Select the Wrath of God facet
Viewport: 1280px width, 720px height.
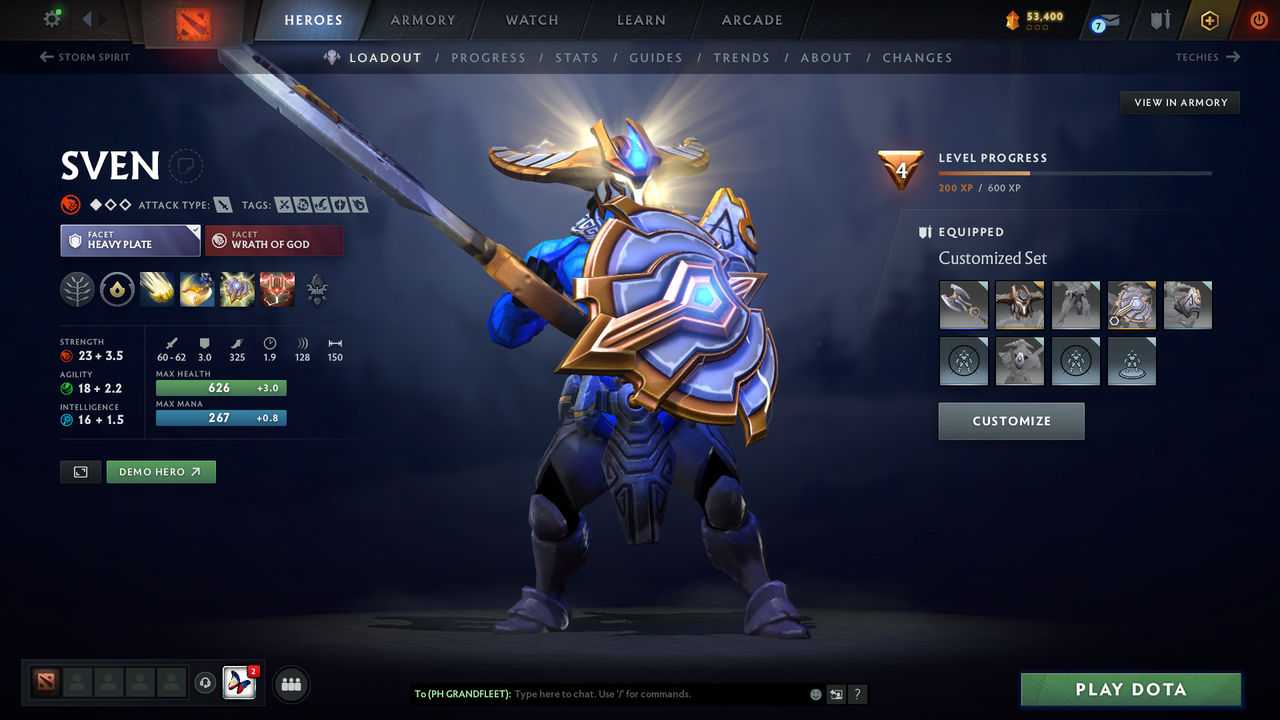[274, 240]
